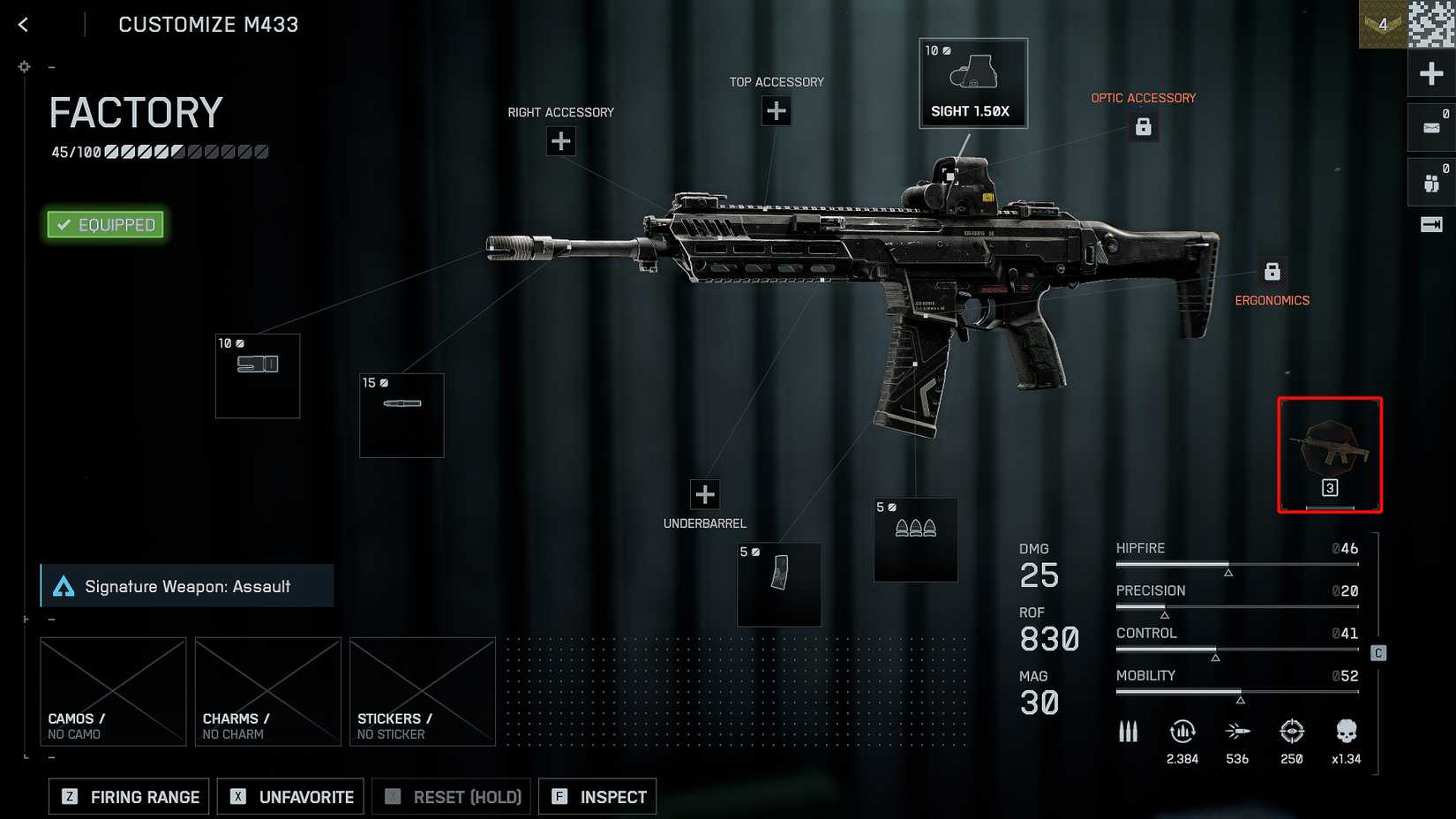Open the messages icon in the sidebar
Image resolution: width=1456 pixels, height=819 pixels.
pos(1430,127)
